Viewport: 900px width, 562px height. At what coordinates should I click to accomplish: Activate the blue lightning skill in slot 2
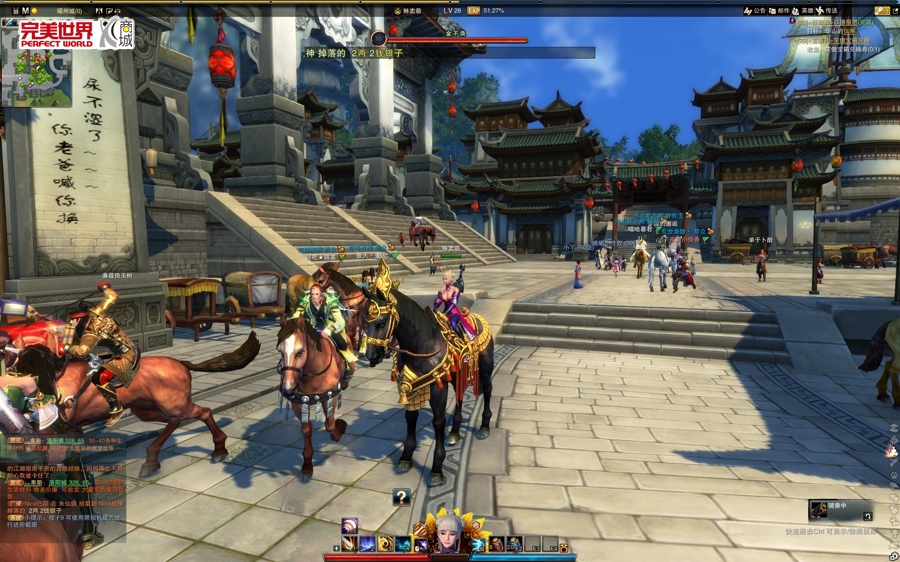click(x=367, y=544)
